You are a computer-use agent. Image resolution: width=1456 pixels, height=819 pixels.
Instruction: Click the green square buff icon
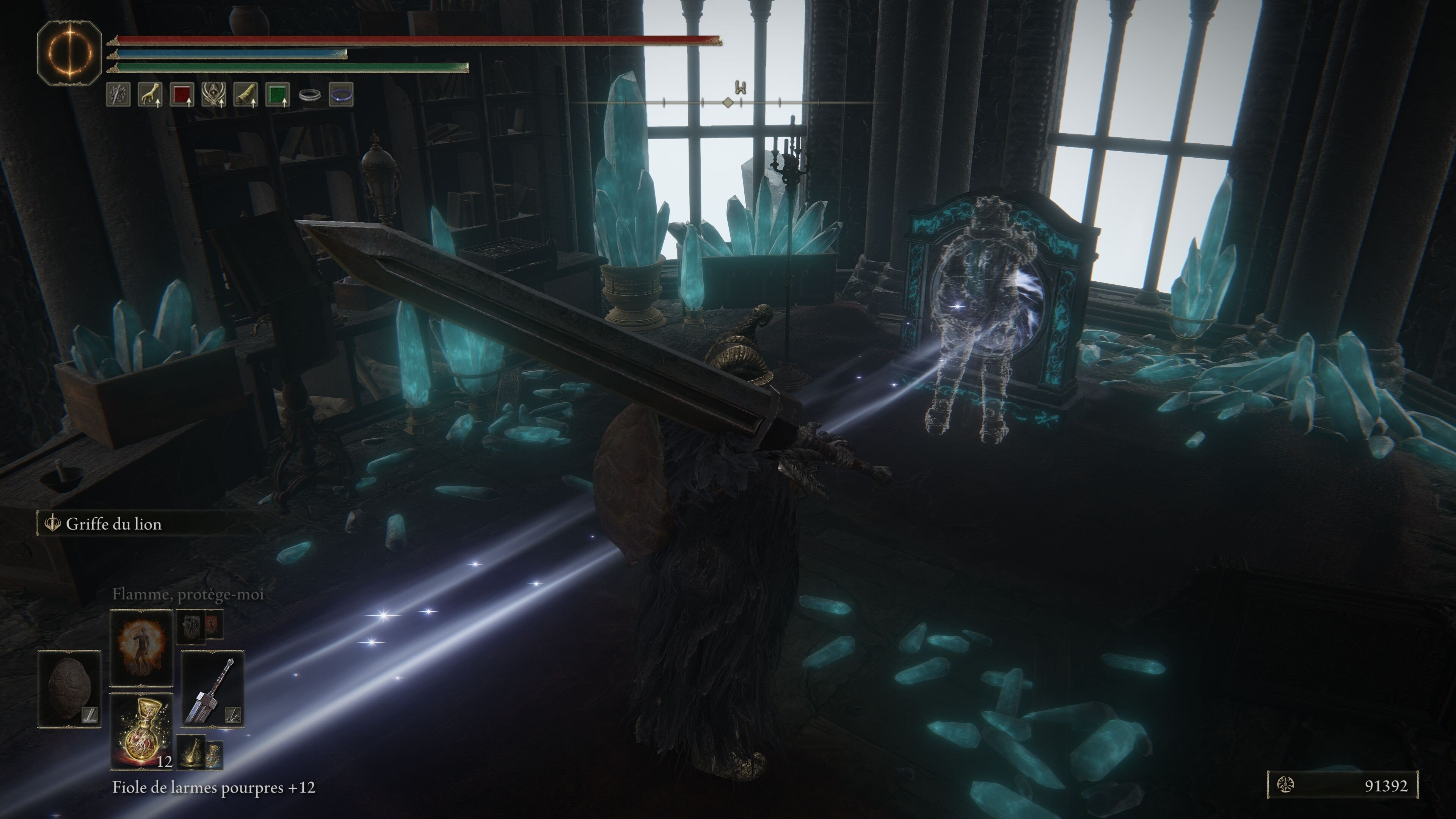[278, 94]
